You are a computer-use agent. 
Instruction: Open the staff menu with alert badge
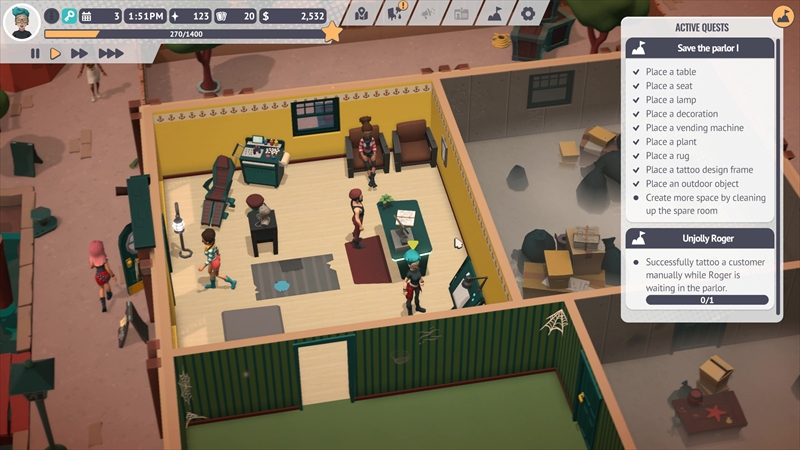[395, 14]
